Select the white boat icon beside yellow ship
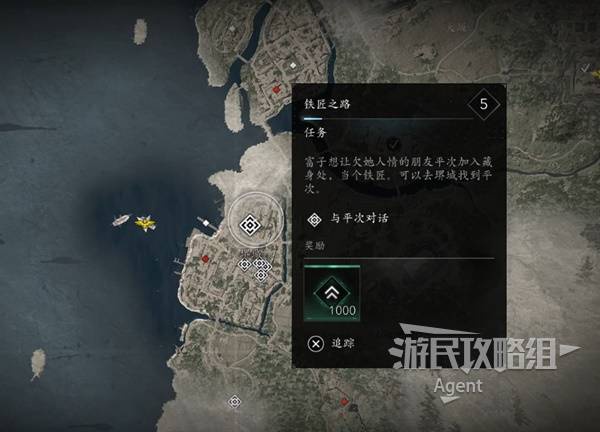This screenshot has height=432, width=600. 120,219
